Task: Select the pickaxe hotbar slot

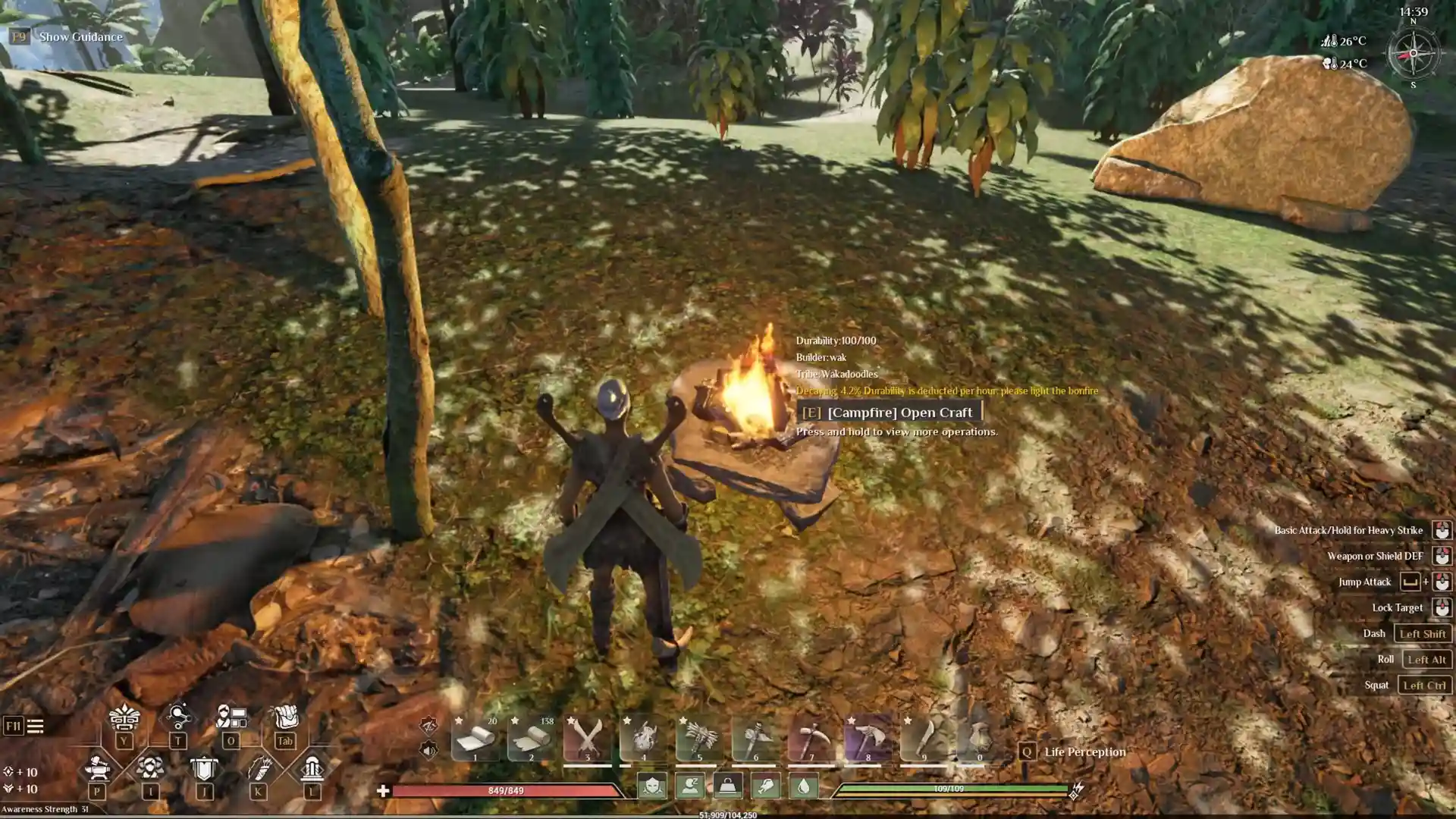Action: [x=811, y=737]
